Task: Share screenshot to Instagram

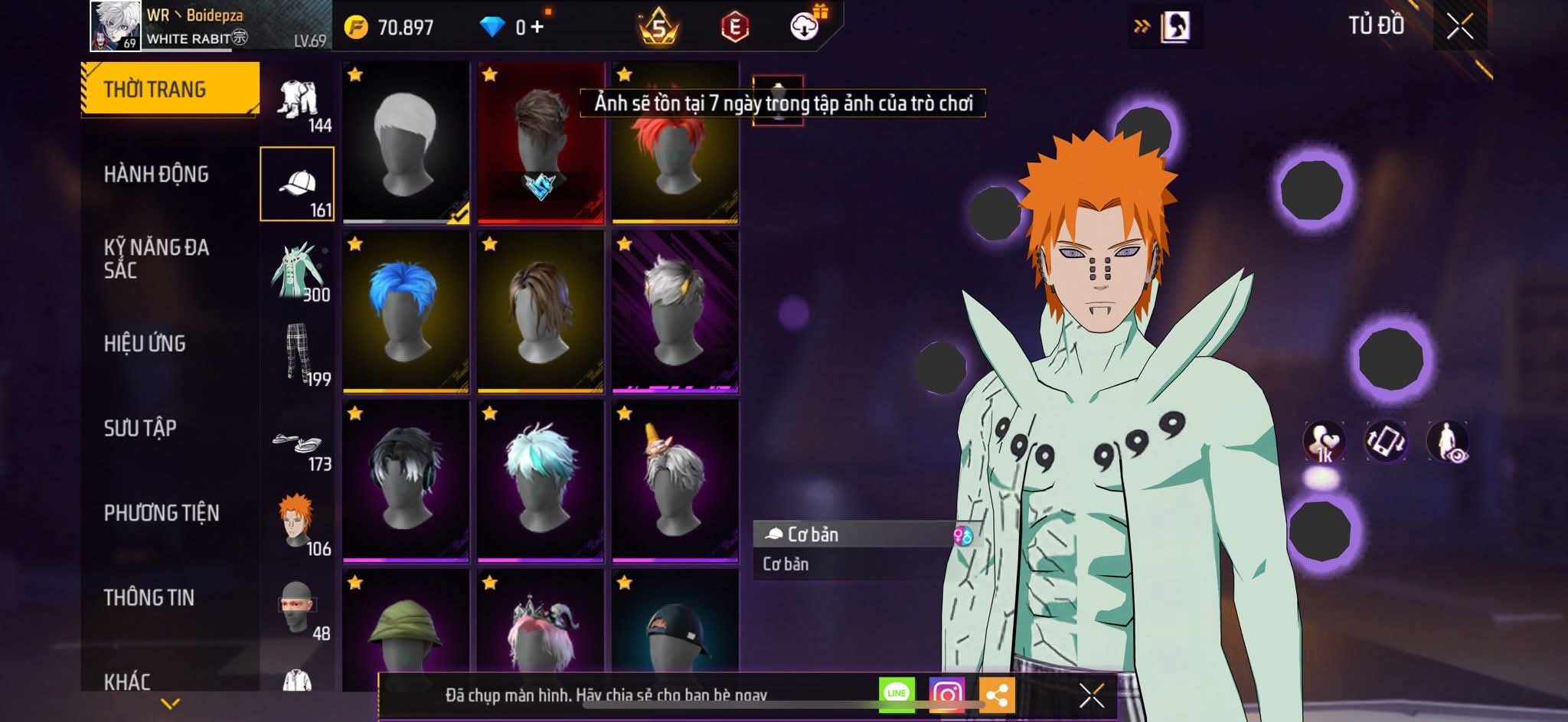Action: (x=946, y=694)
